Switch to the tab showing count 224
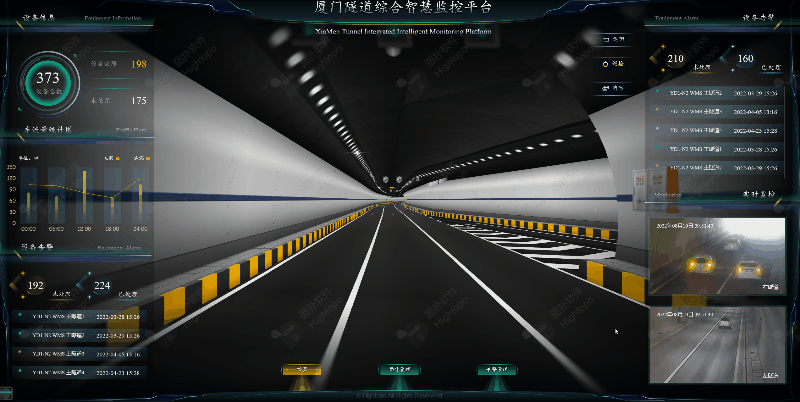 [x=105, y=288]
